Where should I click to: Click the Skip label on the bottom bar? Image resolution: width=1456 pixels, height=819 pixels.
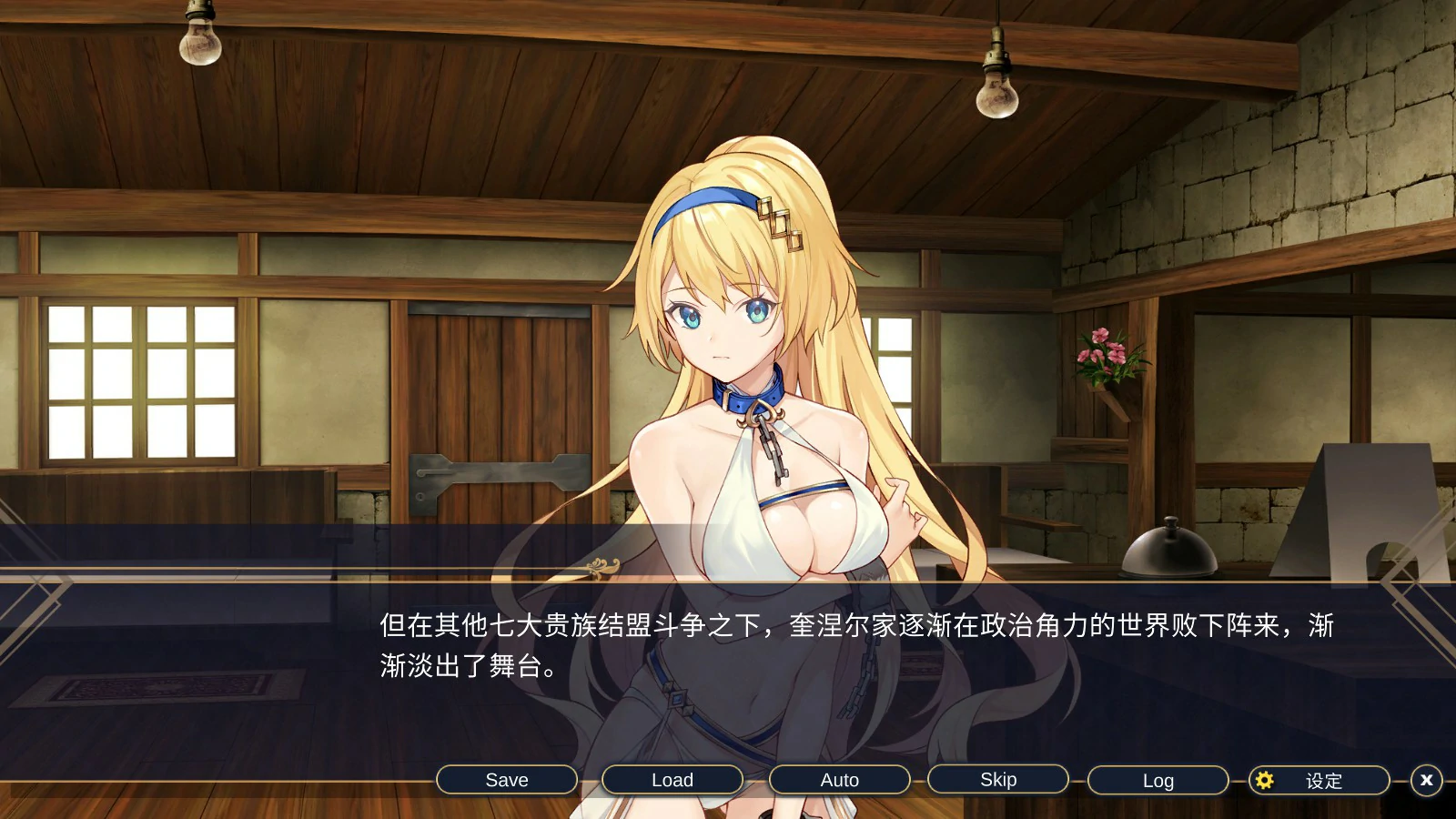click(997, 780)
